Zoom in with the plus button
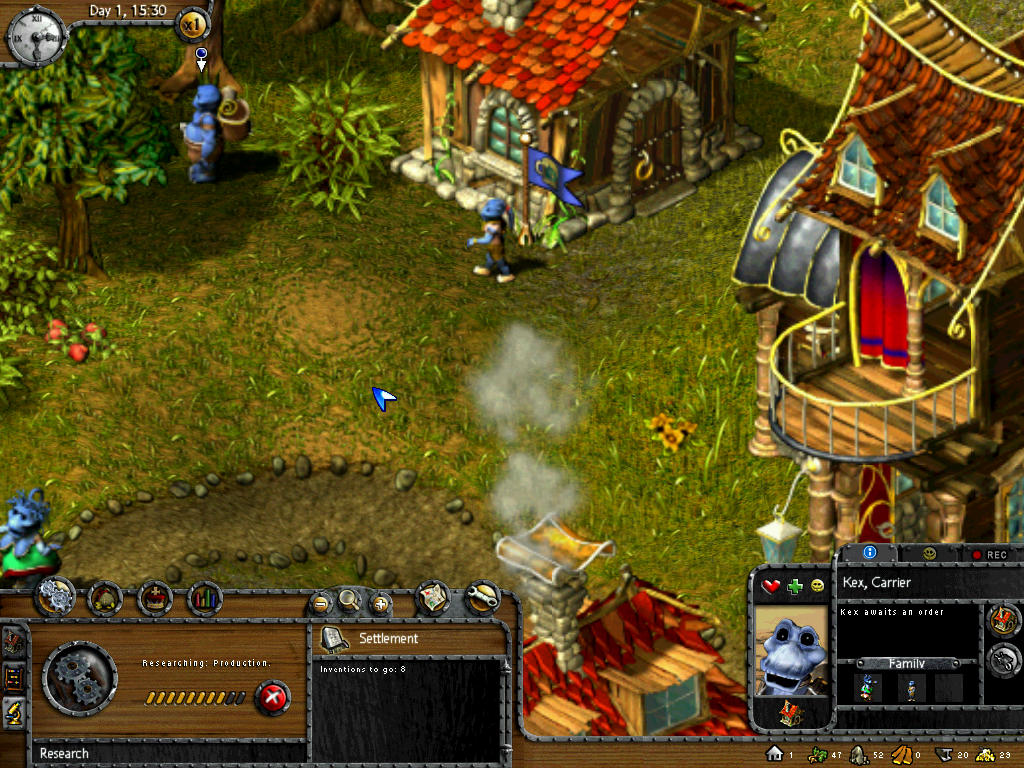Image resolution: width=1024 pixels, height=768 pixels. [x=380, y=602]
